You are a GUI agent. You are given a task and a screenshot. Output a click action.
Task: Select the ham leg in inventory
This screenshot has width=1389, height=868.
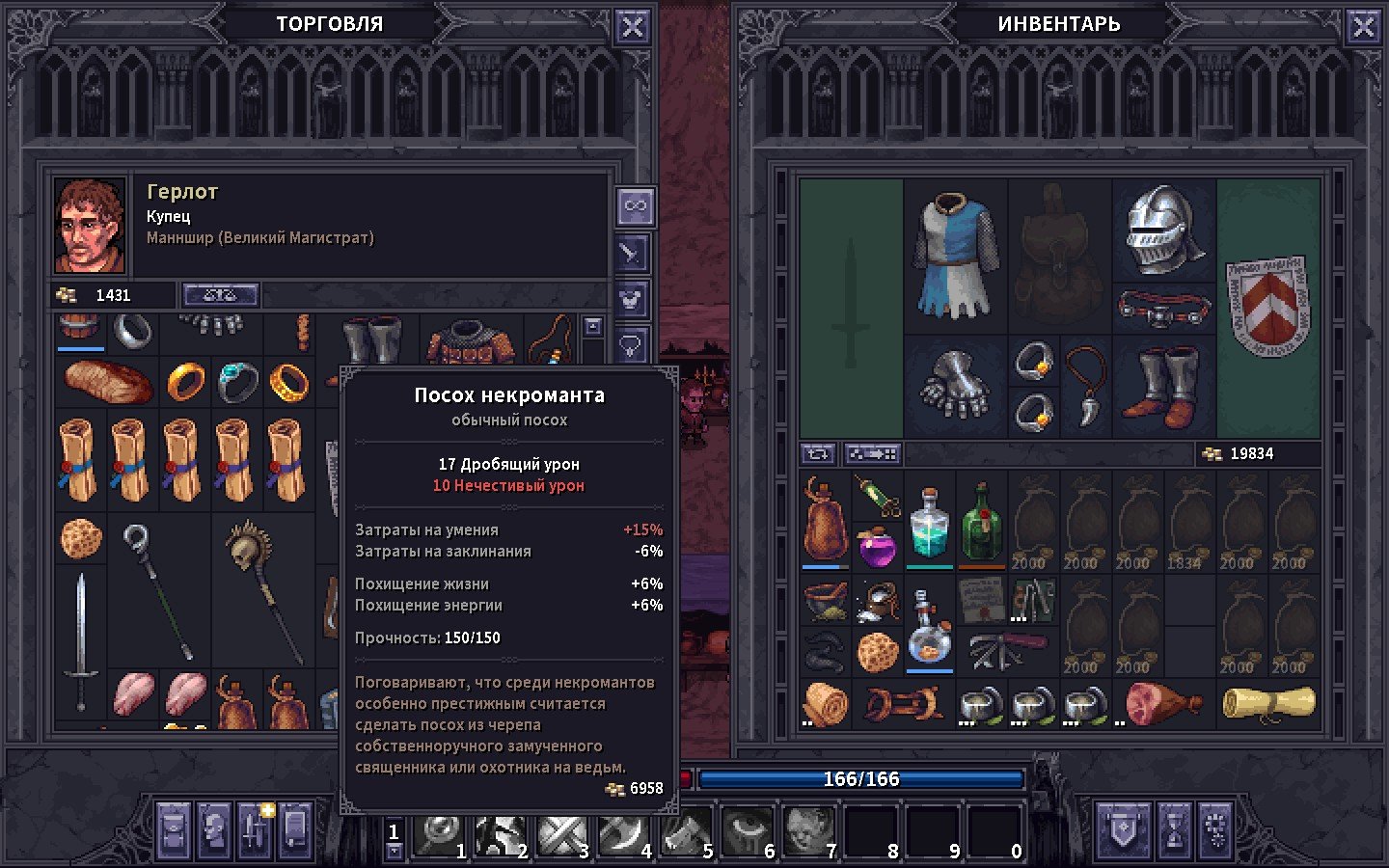click(x=1161, y=703)
